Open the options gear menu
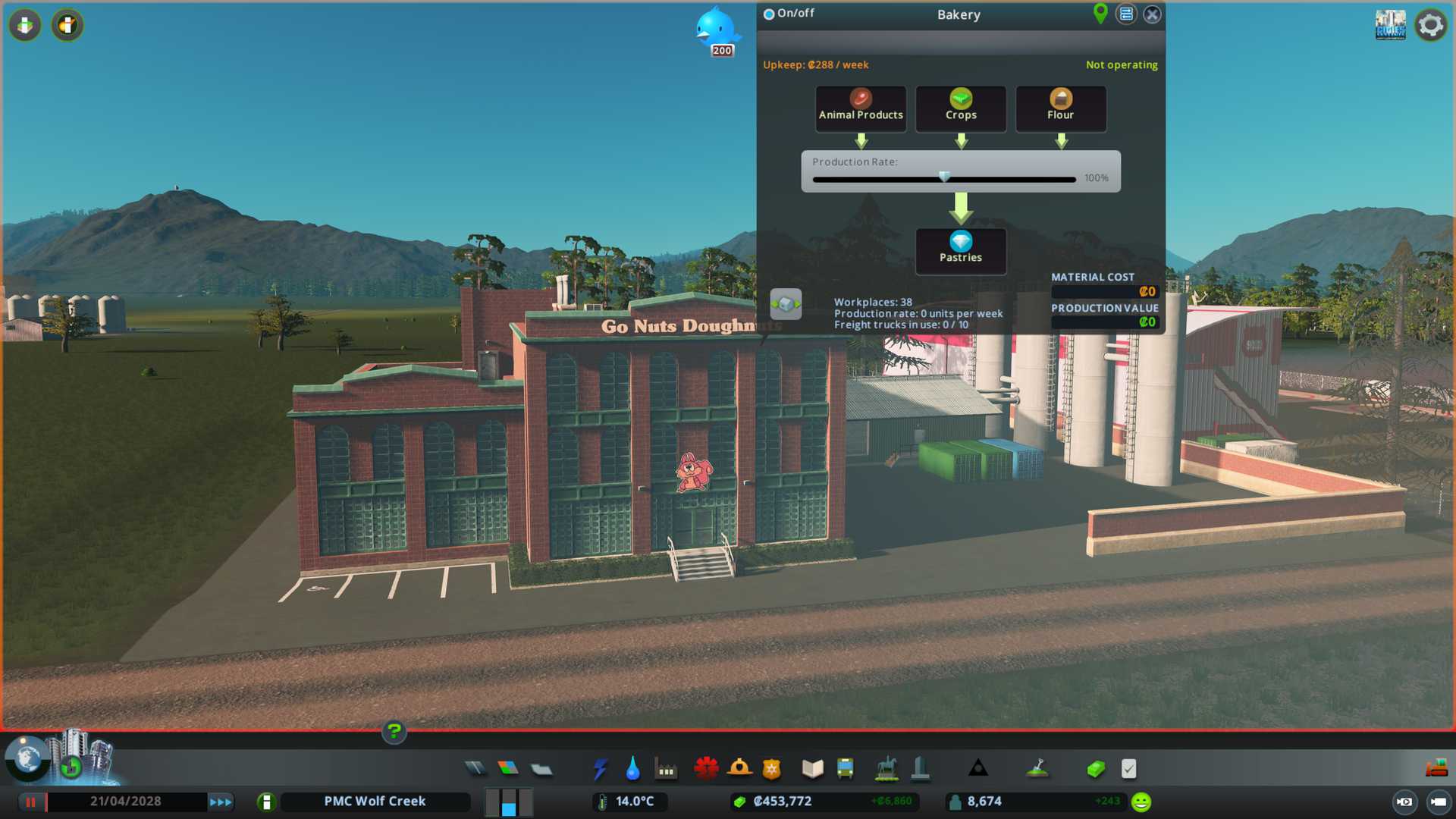This screenshot has height=819, width=1456. [x=1431, y=25]
